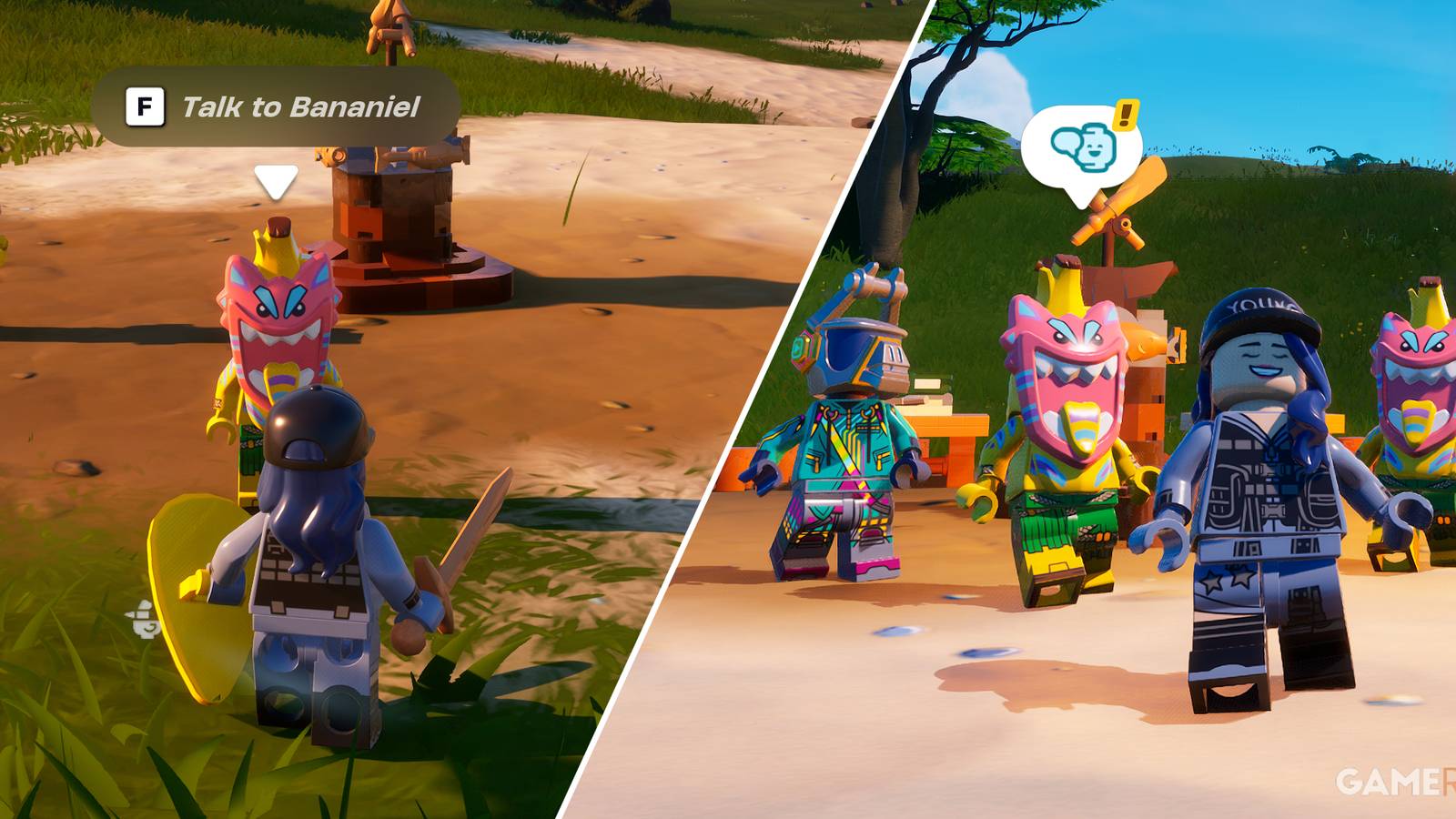Click the anvil crafting station
Viewport: 1456px width, 819px height.
coord(391,209)
